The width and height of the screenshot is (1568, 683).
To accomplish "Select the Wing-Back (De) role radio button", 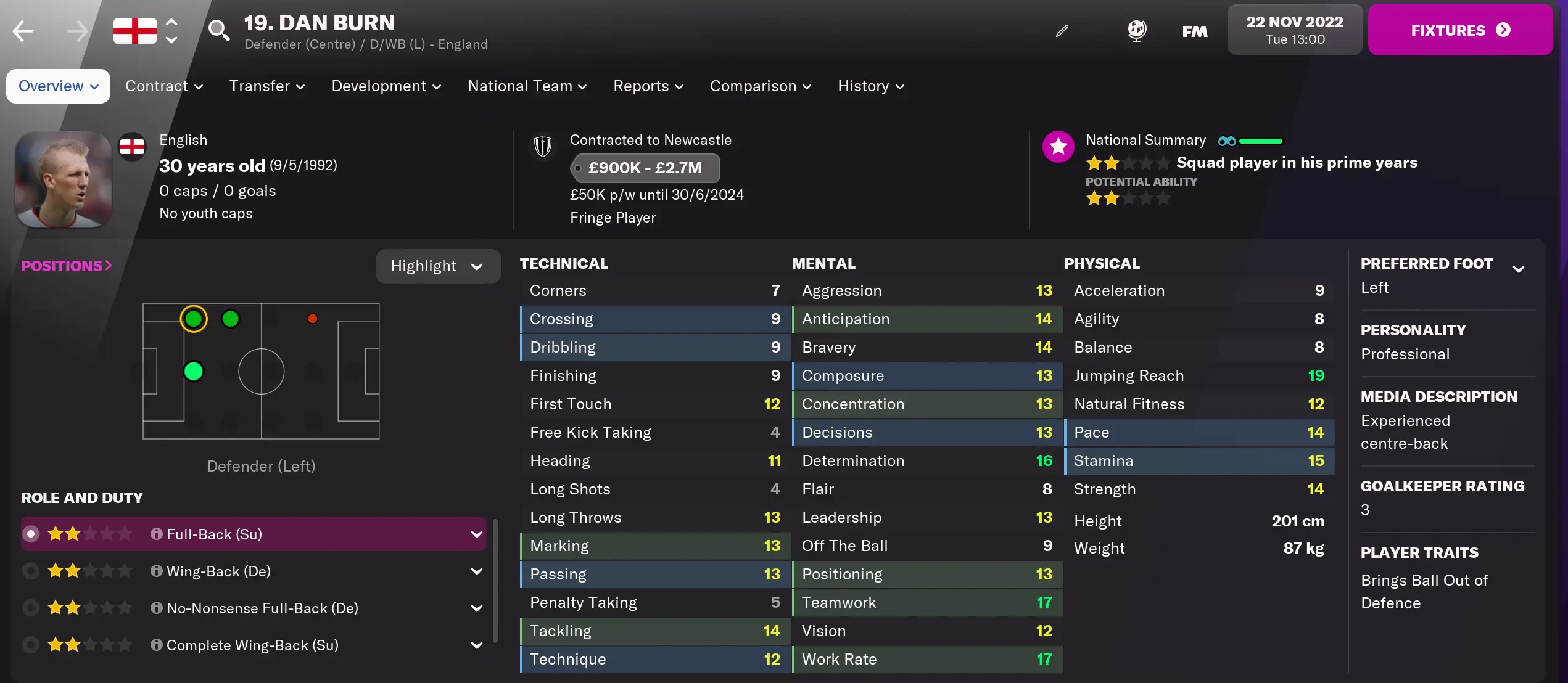I will pyautogui.click(x=30, y=571).
